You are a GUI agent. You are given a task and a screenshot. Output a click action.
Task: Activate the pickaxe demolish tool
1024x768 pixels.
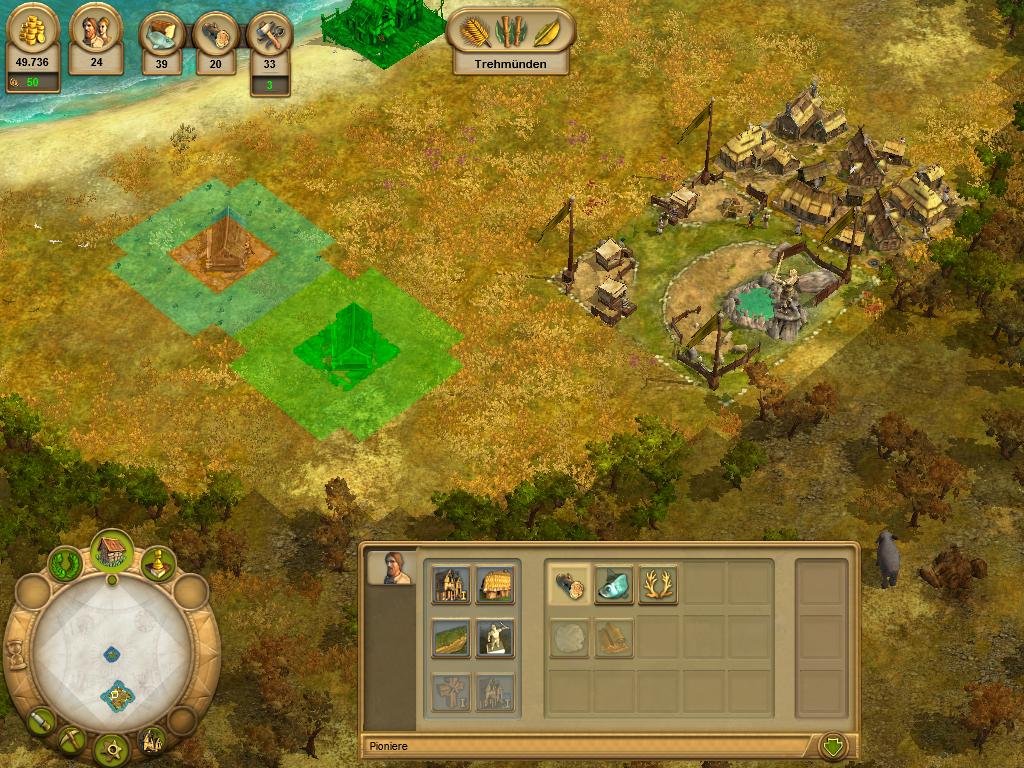coord(71,741)
